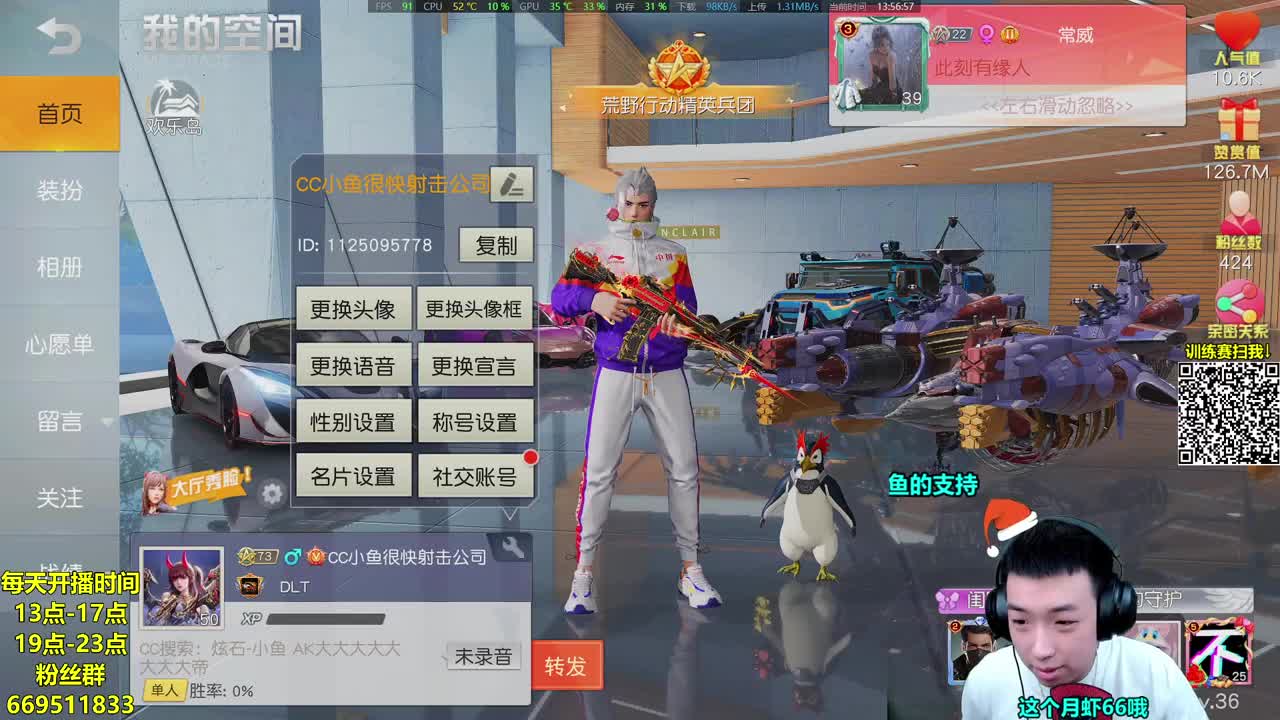
Task: Click the orange 转发 share button
Action: pos(567,664)
